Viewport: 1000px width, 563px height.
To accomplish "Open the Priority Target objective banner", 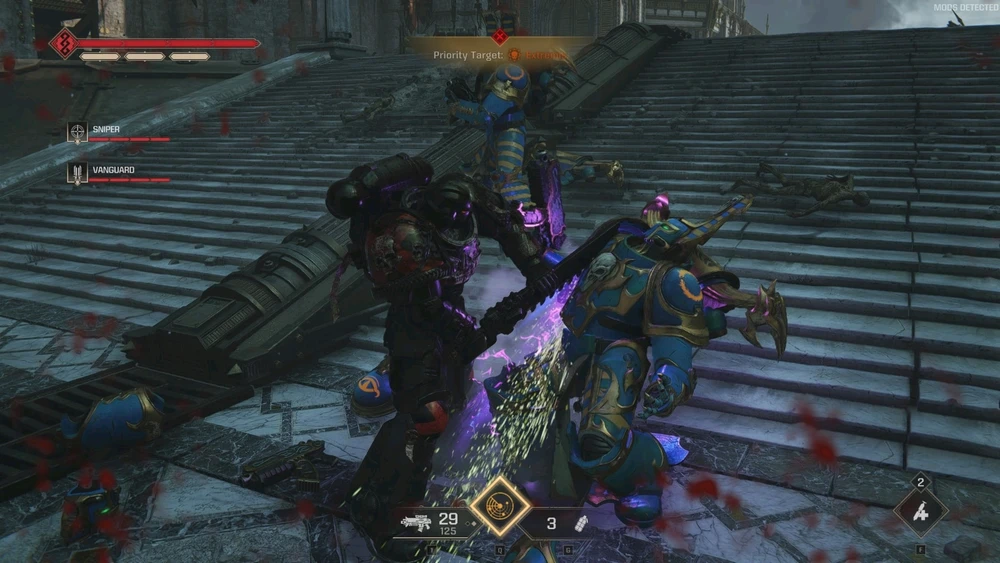I will coord(500,55).
